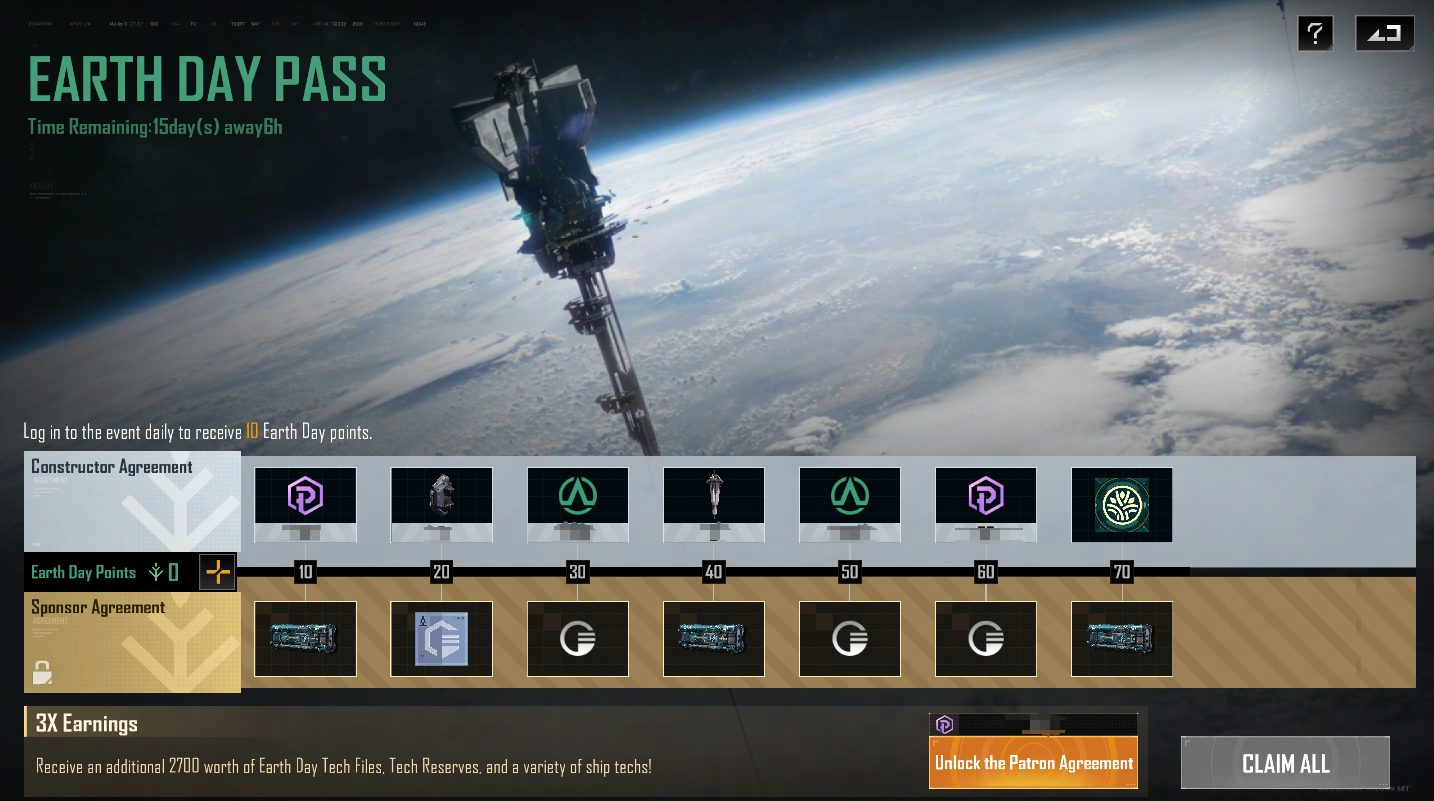This screenshot has width=1434, height=801.
Task: Open the help question mark button
Action: tap(1315, 33)
